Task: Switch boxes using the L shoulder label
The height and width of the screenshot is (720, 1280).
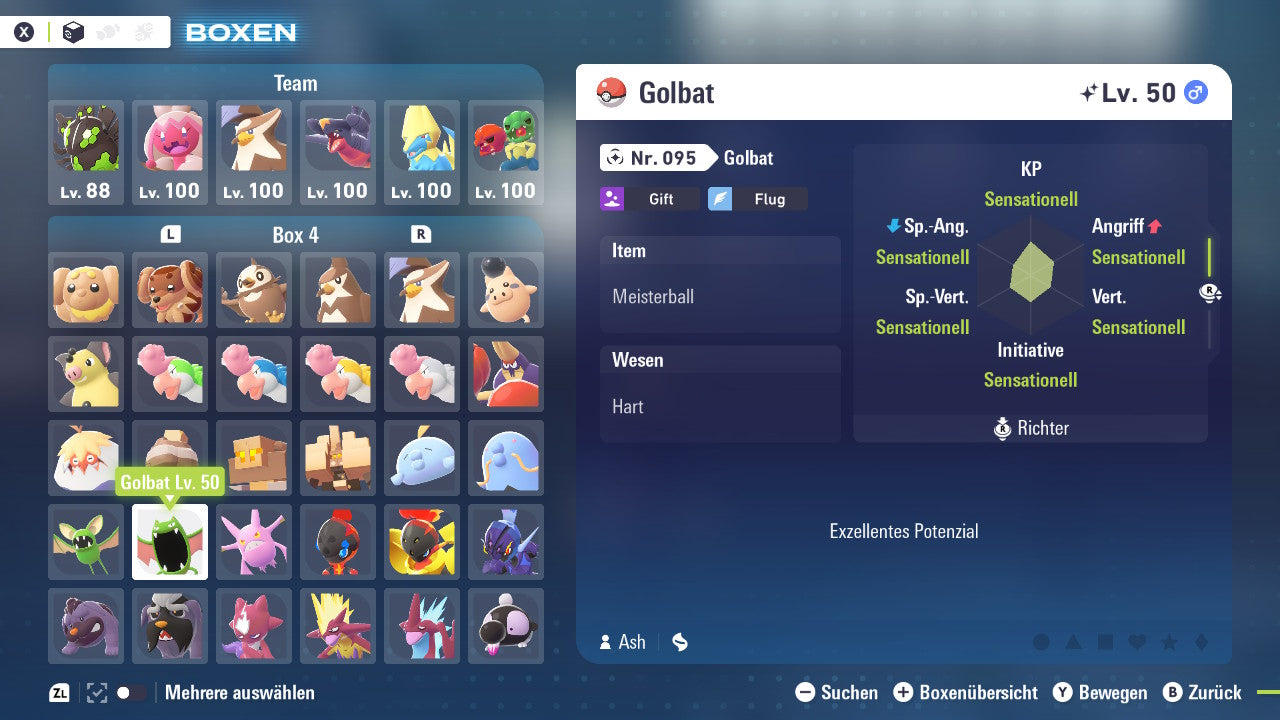Action: (x=170, y=234)
